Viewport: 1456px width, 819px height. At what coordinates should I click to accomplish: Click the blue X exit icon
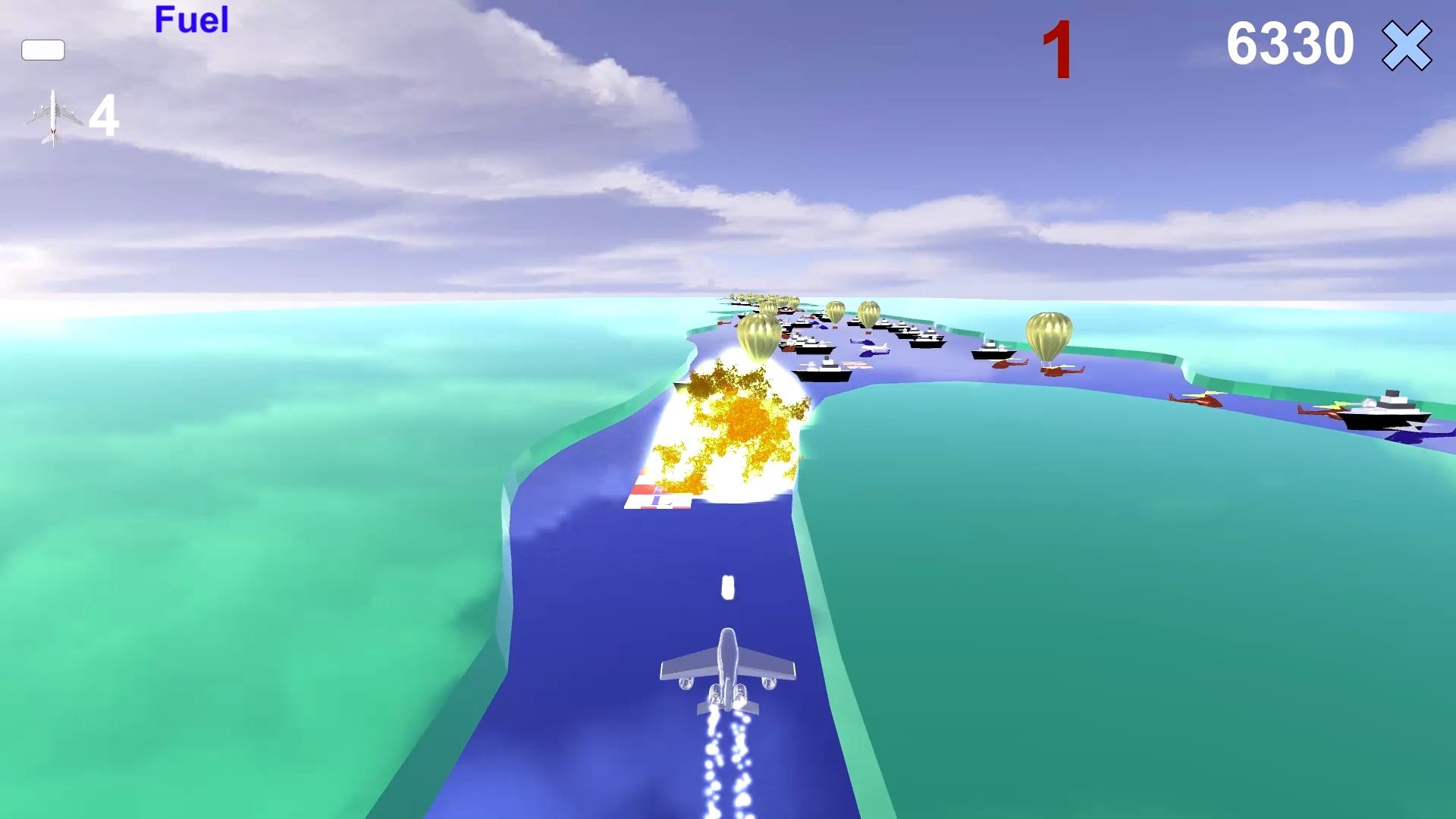pyautogui.click(x=1408, y=47)
